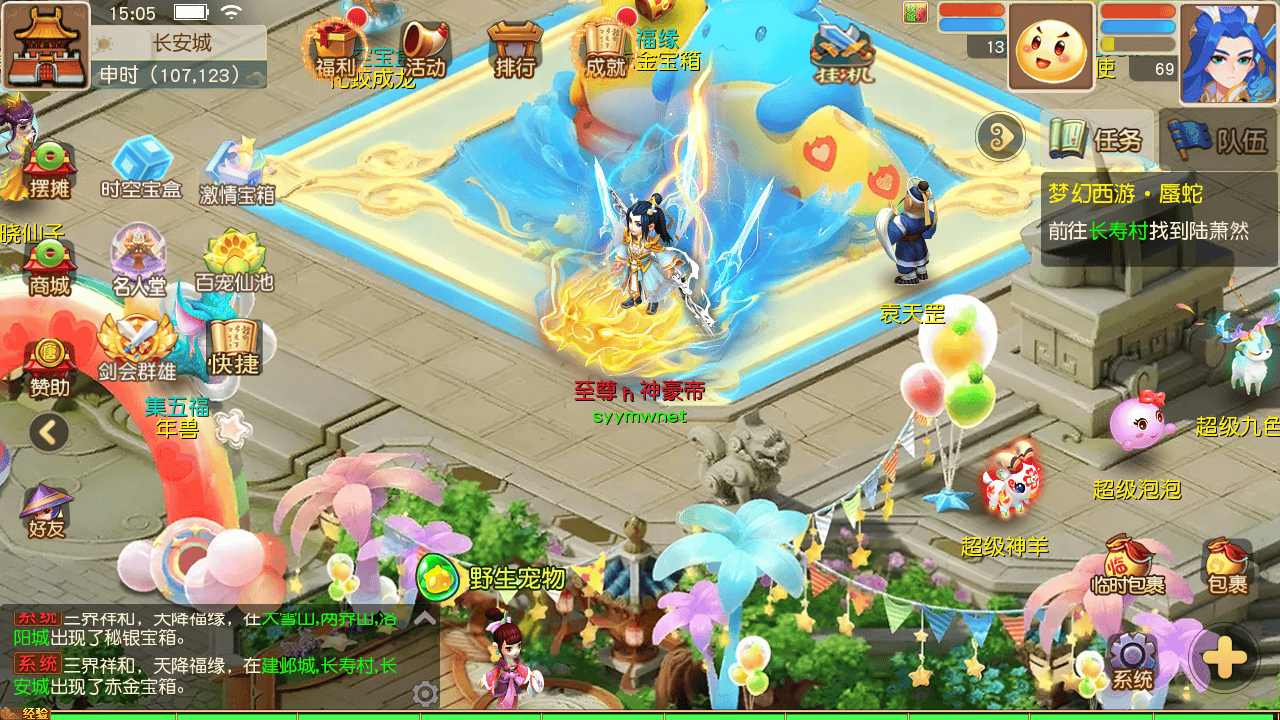Enter the 商城 shop
Viewport: 1280px width, 720px height.
(x=49, y=267)
